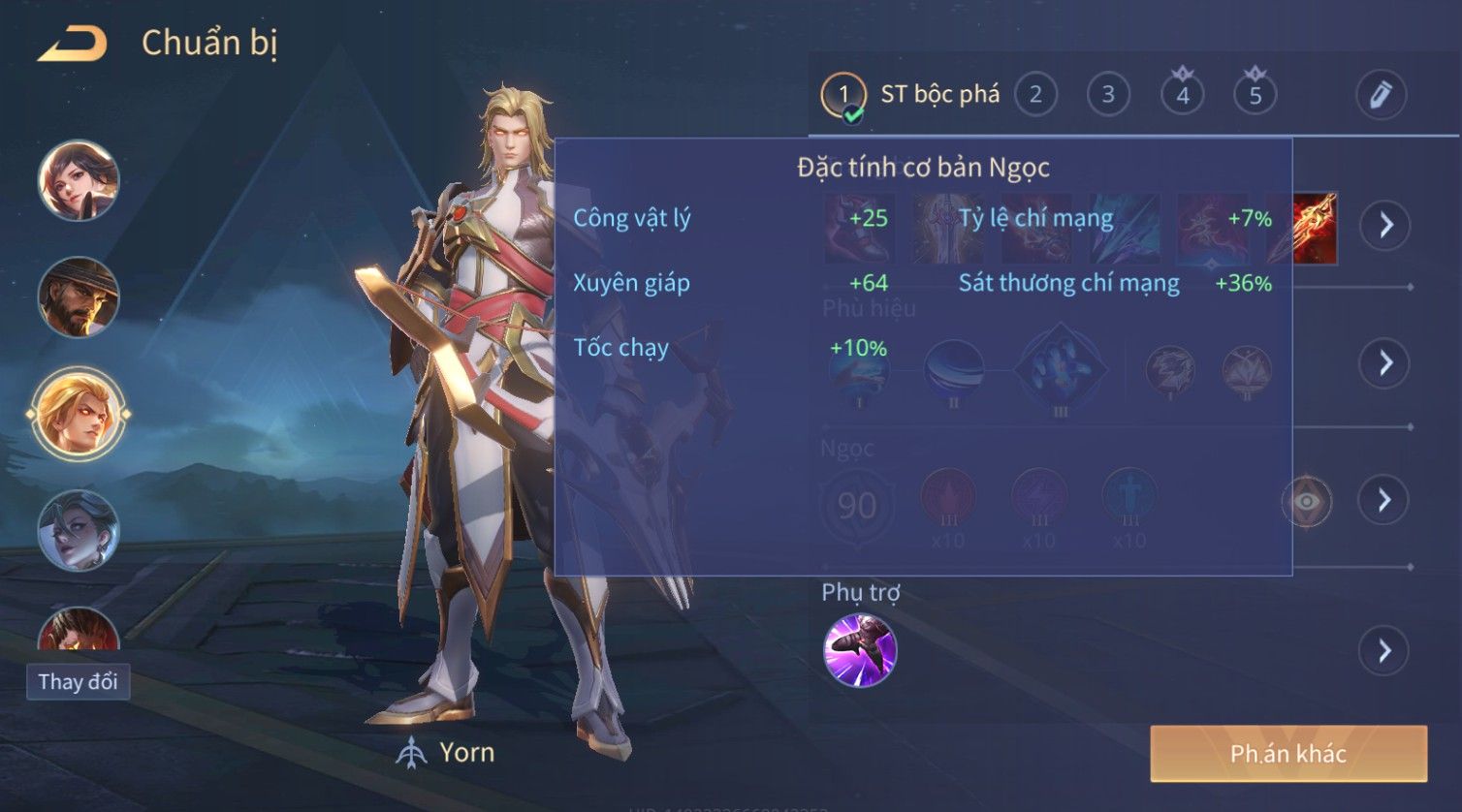
Task: Toggle the Ngọc stats eye icon
Action: (1307, 501)
